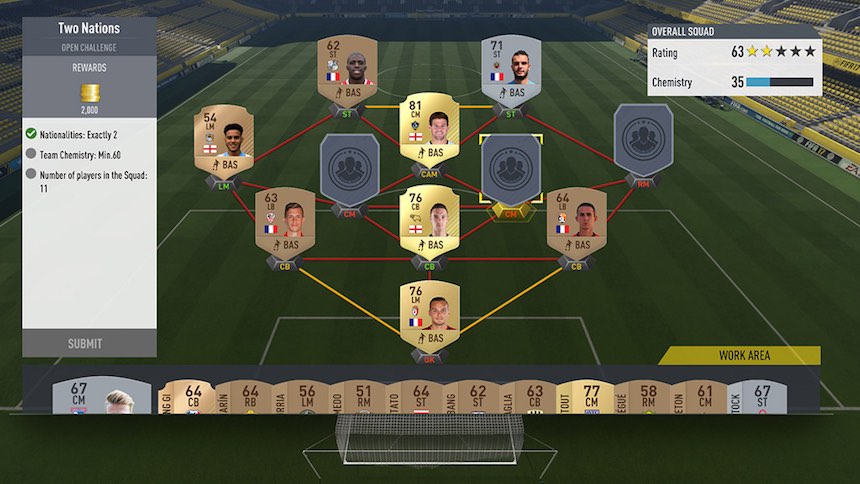Pick the silver 67 CM work area card
The image size is (860, 484).
coord(85,397)
